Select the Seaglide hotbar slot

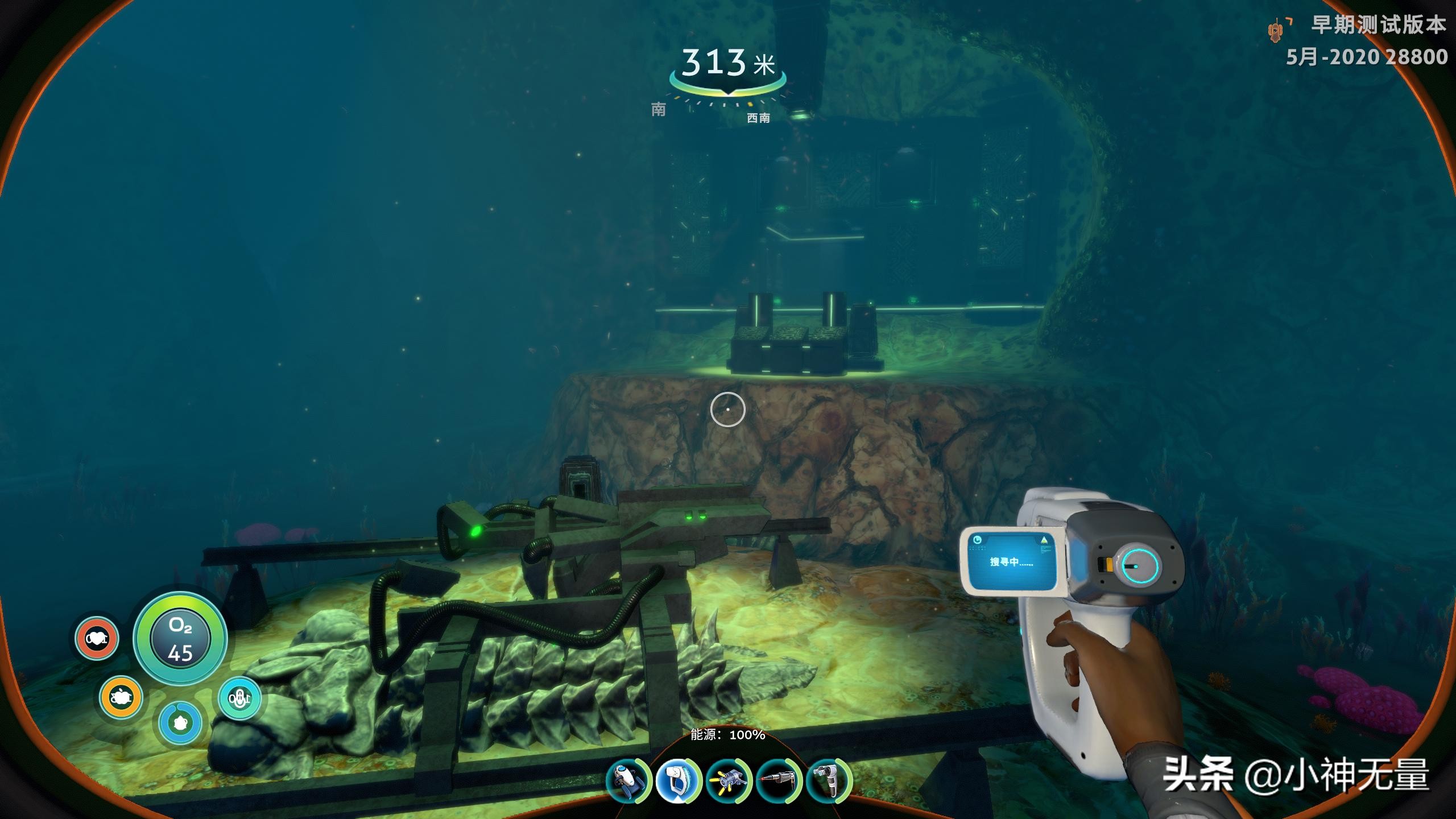pos(627,781)
